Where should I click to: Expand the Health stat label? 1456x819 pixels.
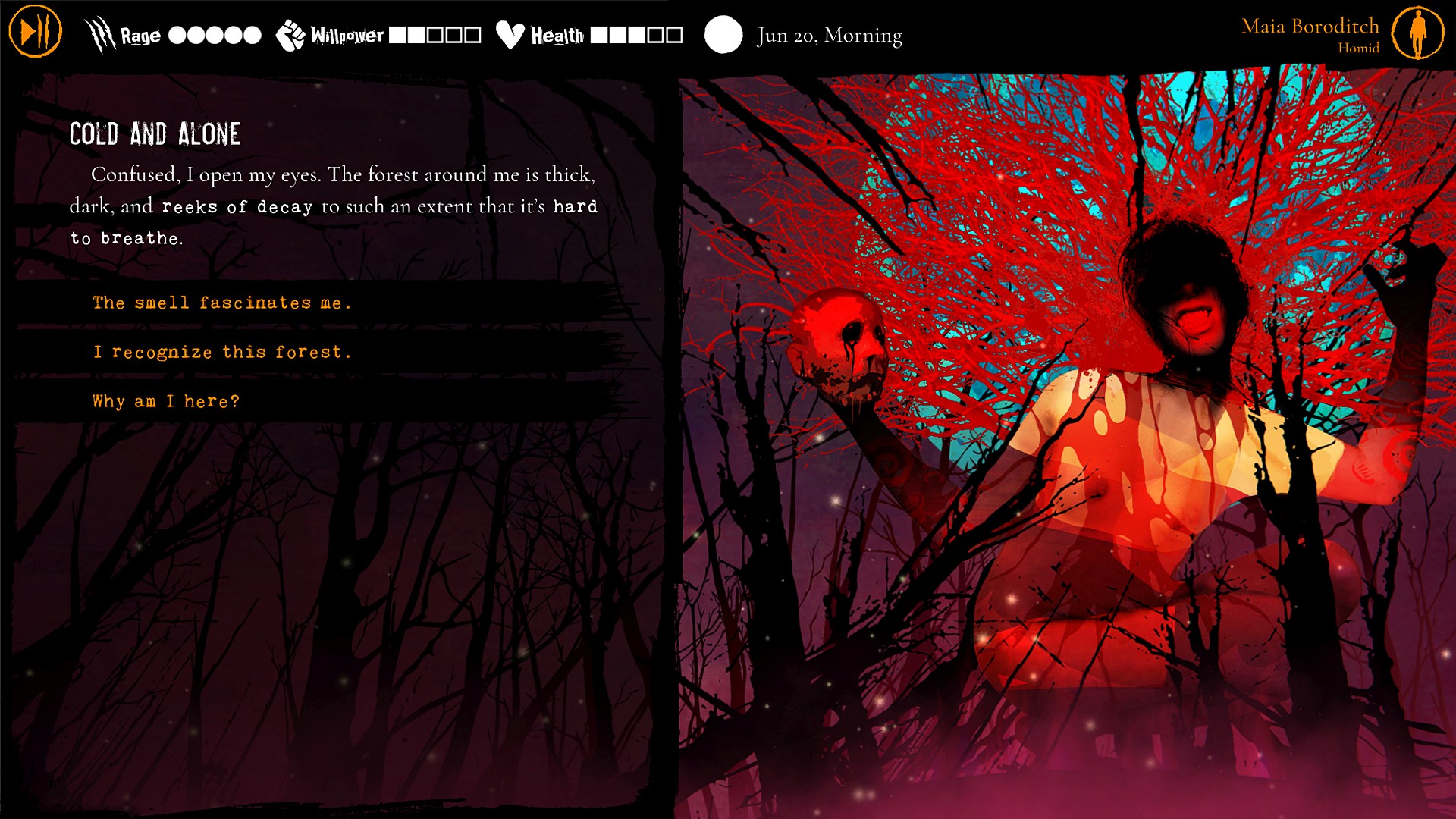tap(558, 33)
